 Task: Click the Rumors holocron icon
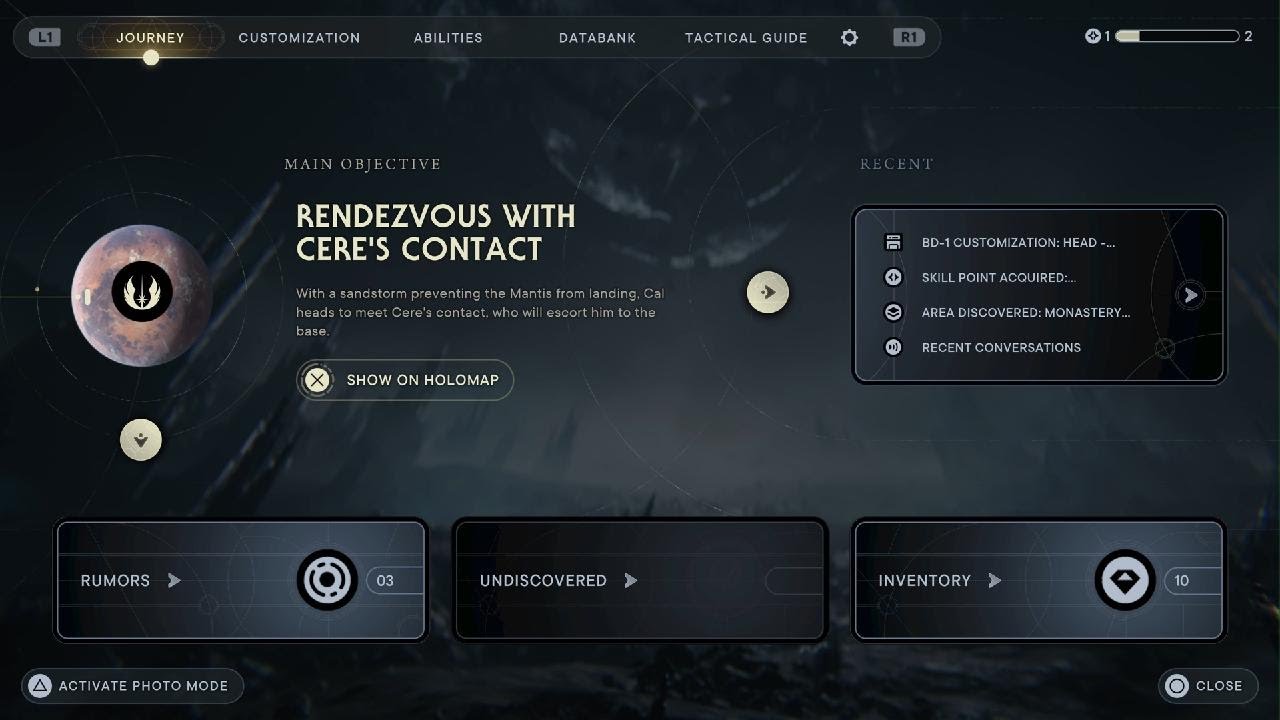point(326,580)
